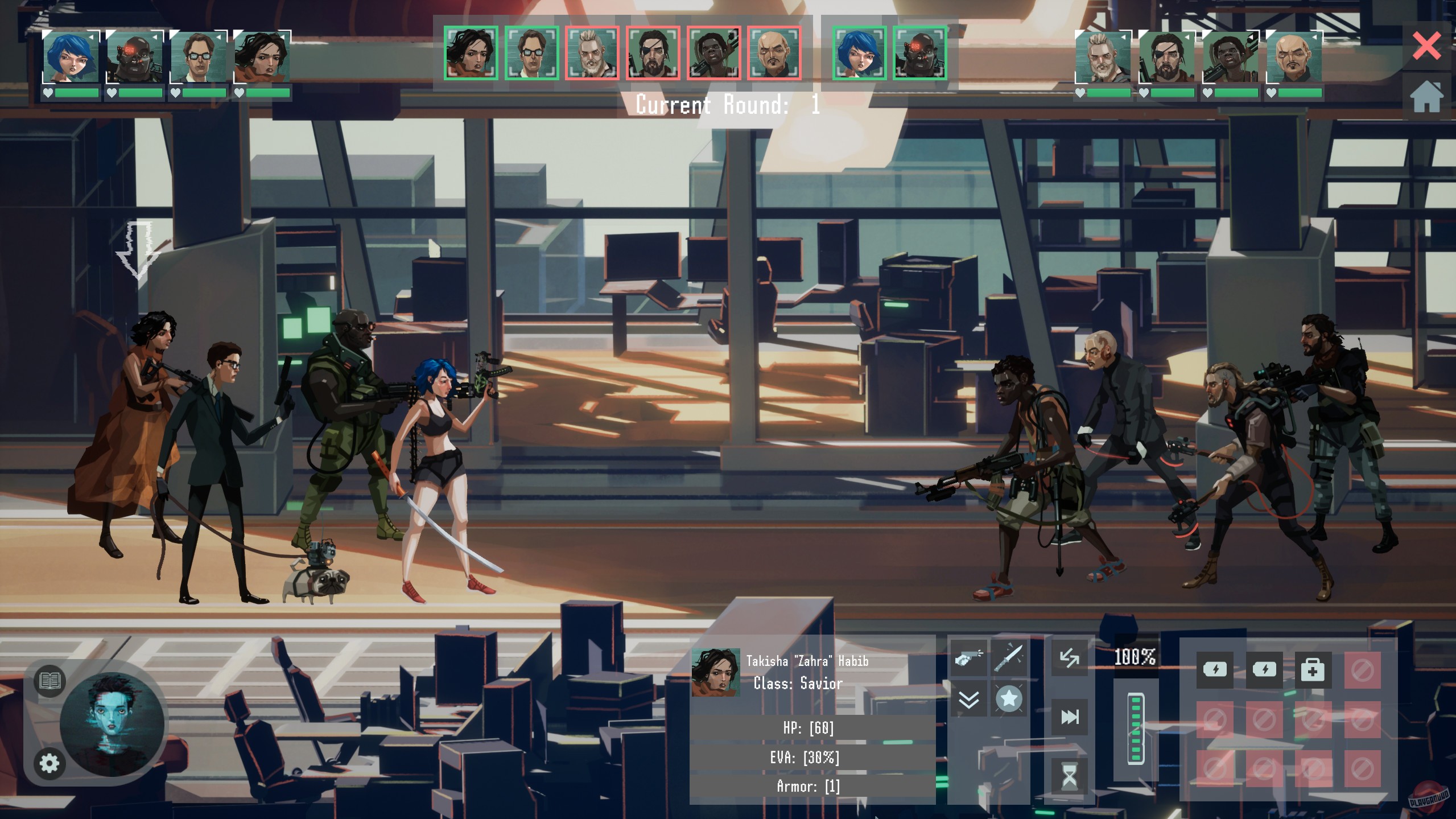Open the settings gear menu

[x=48, y=765]
